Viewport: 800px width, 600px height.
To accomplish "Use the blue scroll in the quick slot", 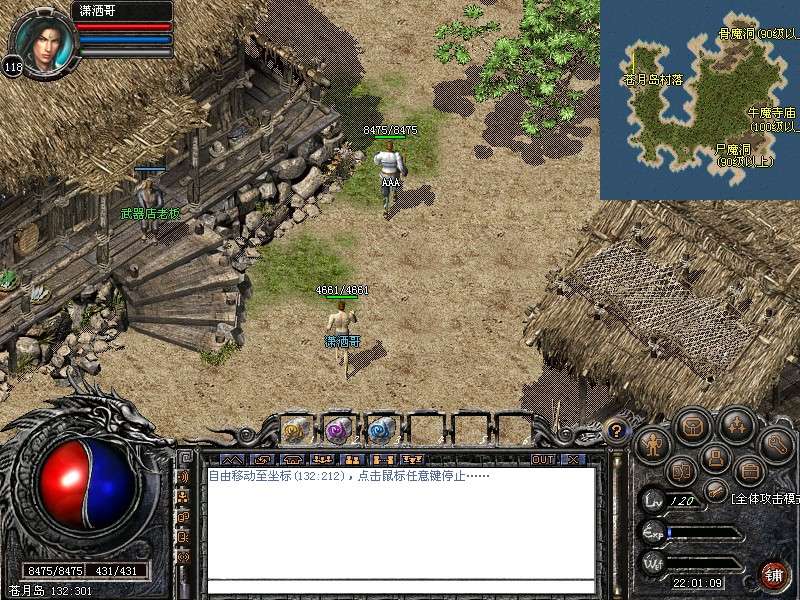I will (380, 429).
